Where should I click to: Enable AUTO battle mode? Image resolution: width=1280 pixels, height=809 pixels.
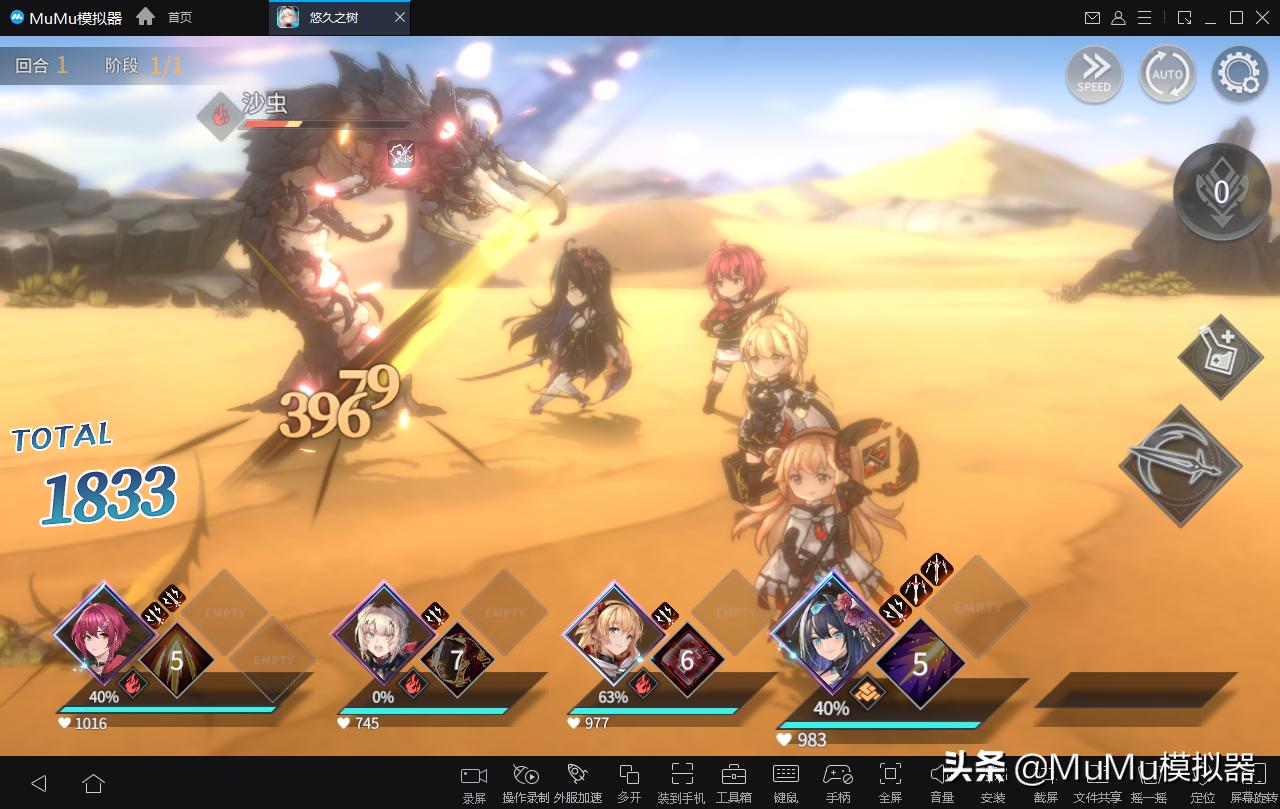pos(1166,73)
